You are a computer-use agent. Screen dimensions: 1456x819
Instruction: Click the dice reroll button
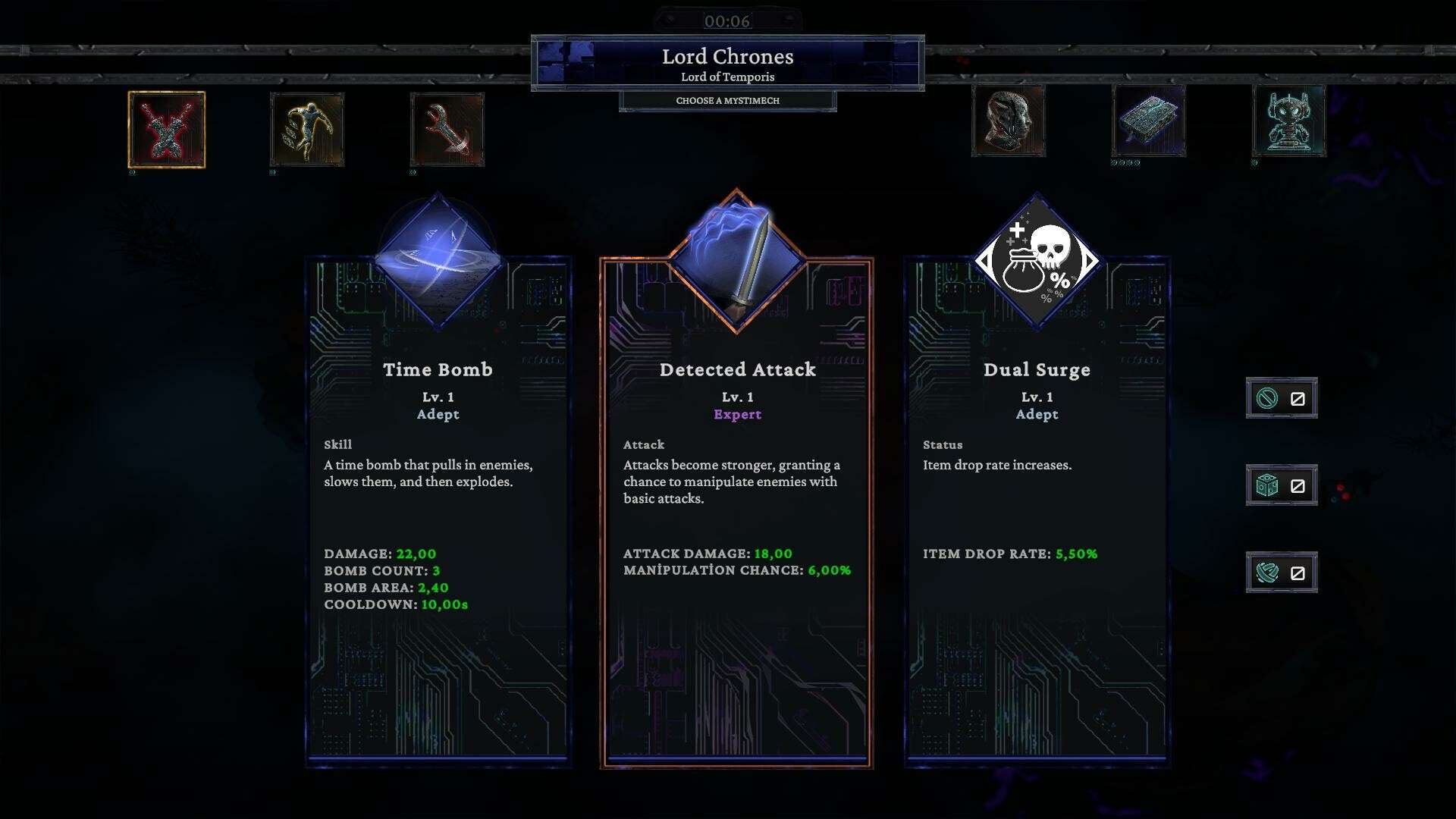point(1282,485)
